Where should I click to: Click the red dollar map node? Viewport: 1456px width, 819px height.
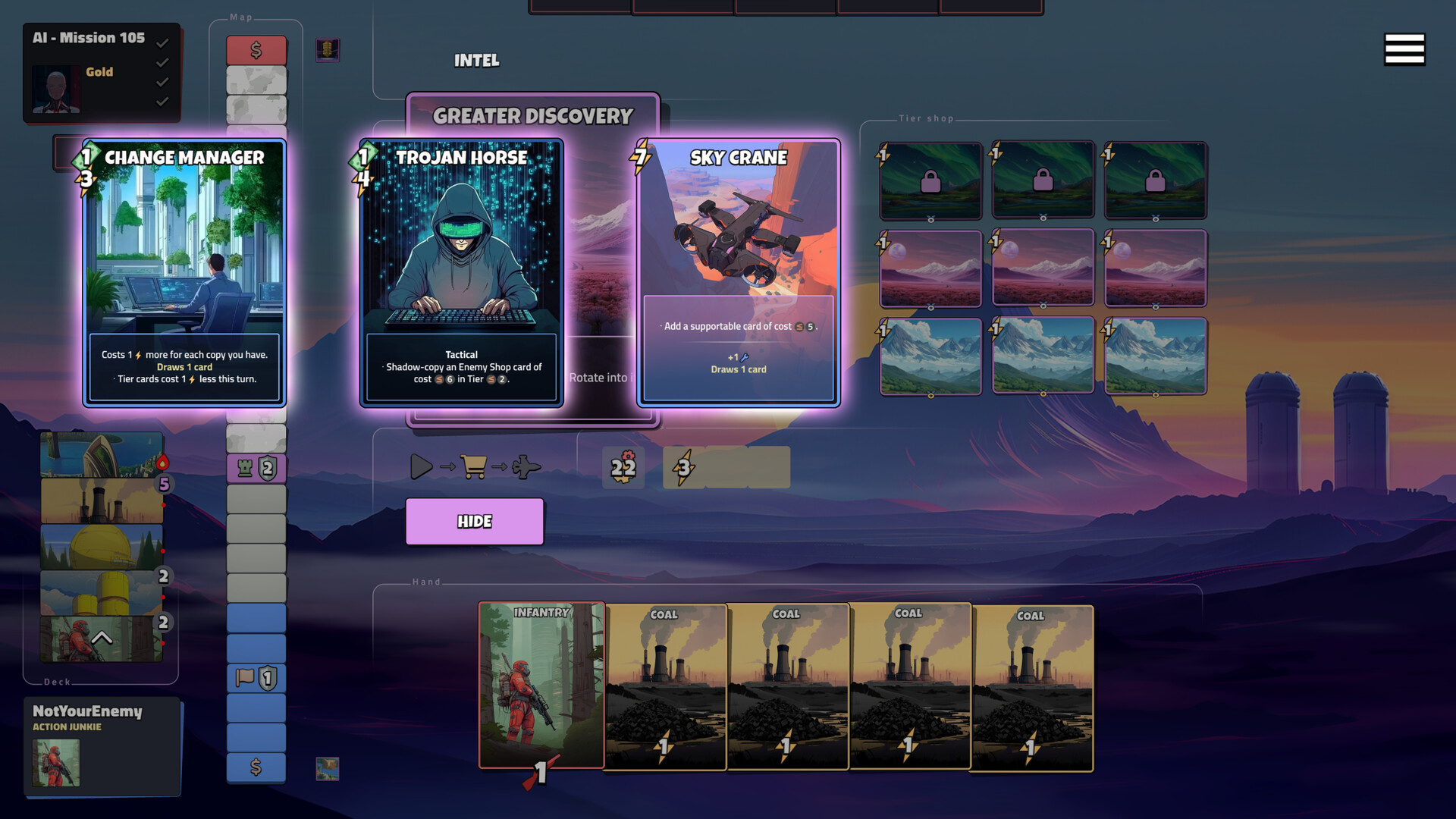point(256,51)
